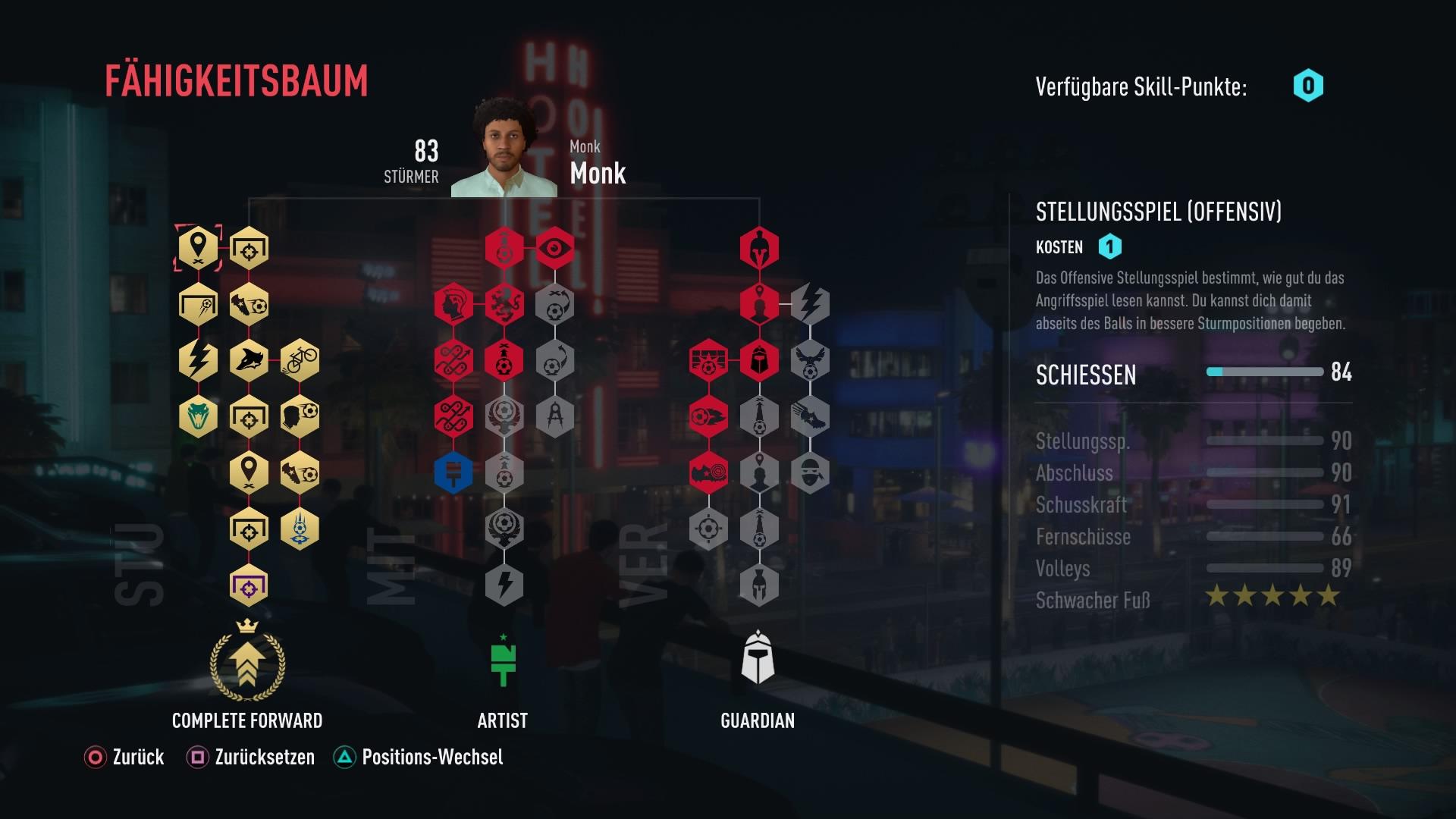1456x819 pixels.
Task: Select the red knight helmet skill
Action: point(759,360)
